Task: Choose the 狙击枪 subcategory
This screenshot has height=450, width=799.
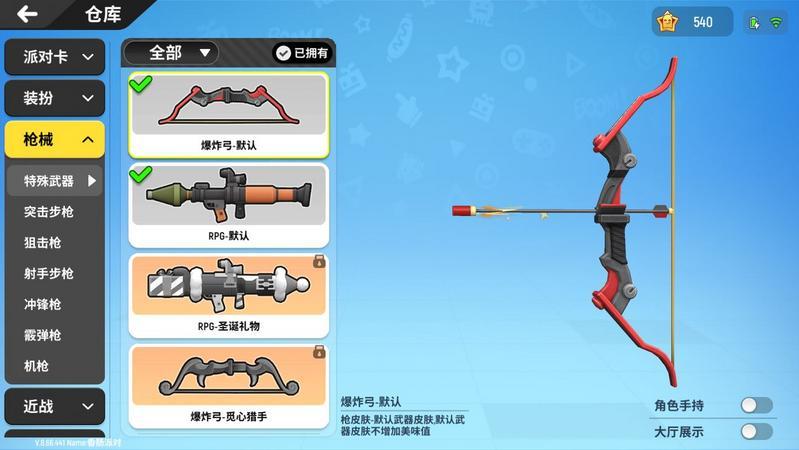Action: tap(43, 243)
